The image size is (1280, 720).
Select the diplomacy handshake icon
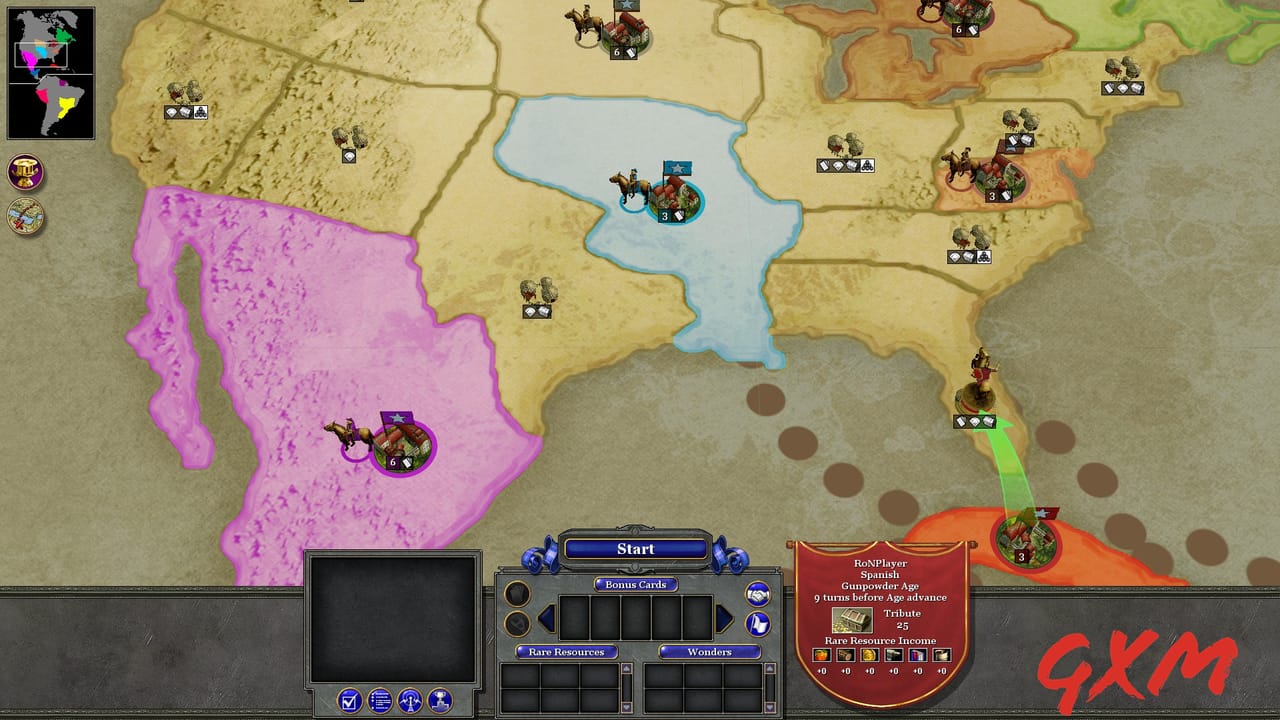(760, 593)
